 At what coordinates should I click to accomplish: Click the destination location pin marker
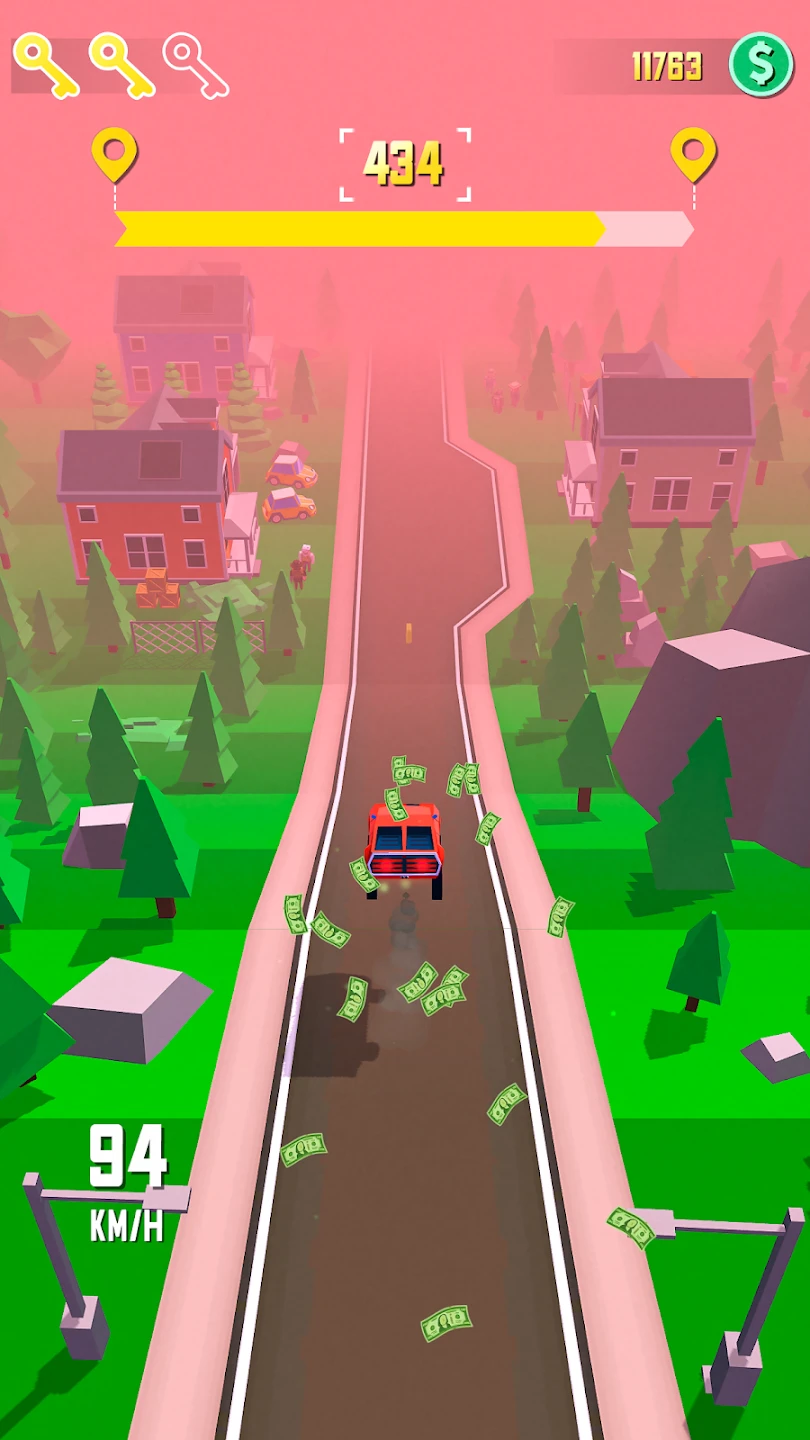click(x=692, y=154)
